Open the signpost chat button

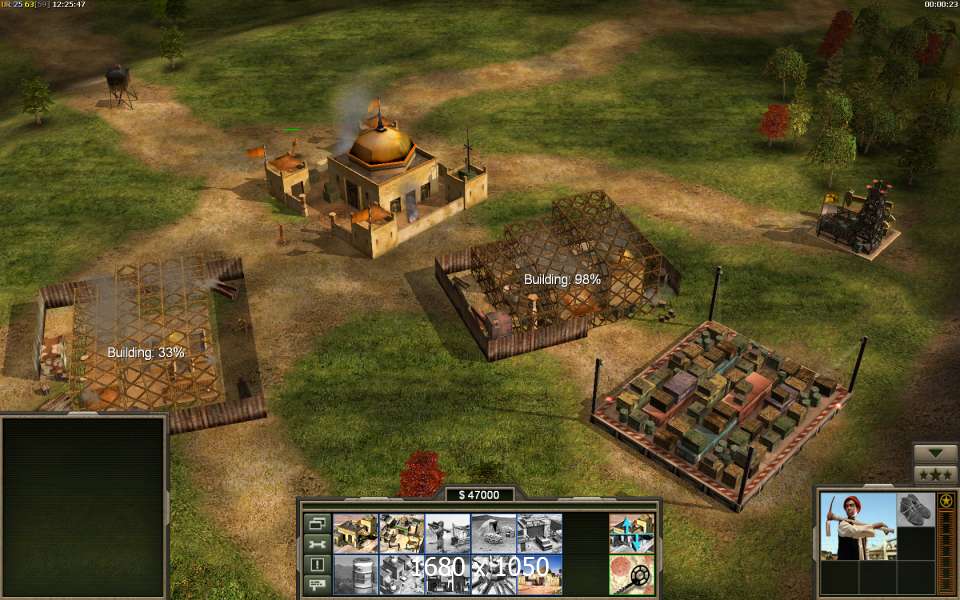tap(317, 584)
